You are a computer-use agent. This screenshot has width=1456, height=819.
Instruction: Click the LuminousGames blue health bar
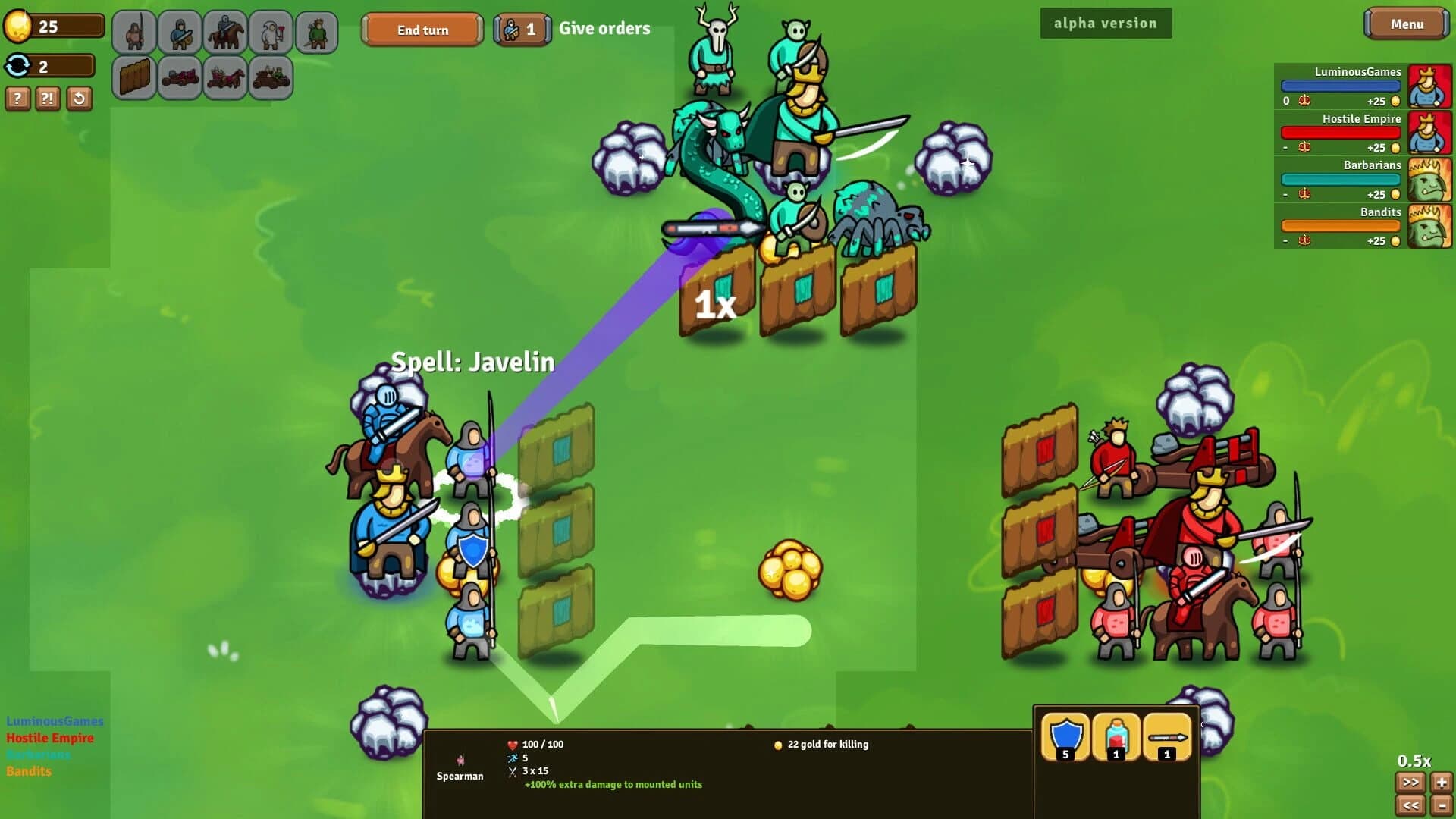(x=1338, y=85)
